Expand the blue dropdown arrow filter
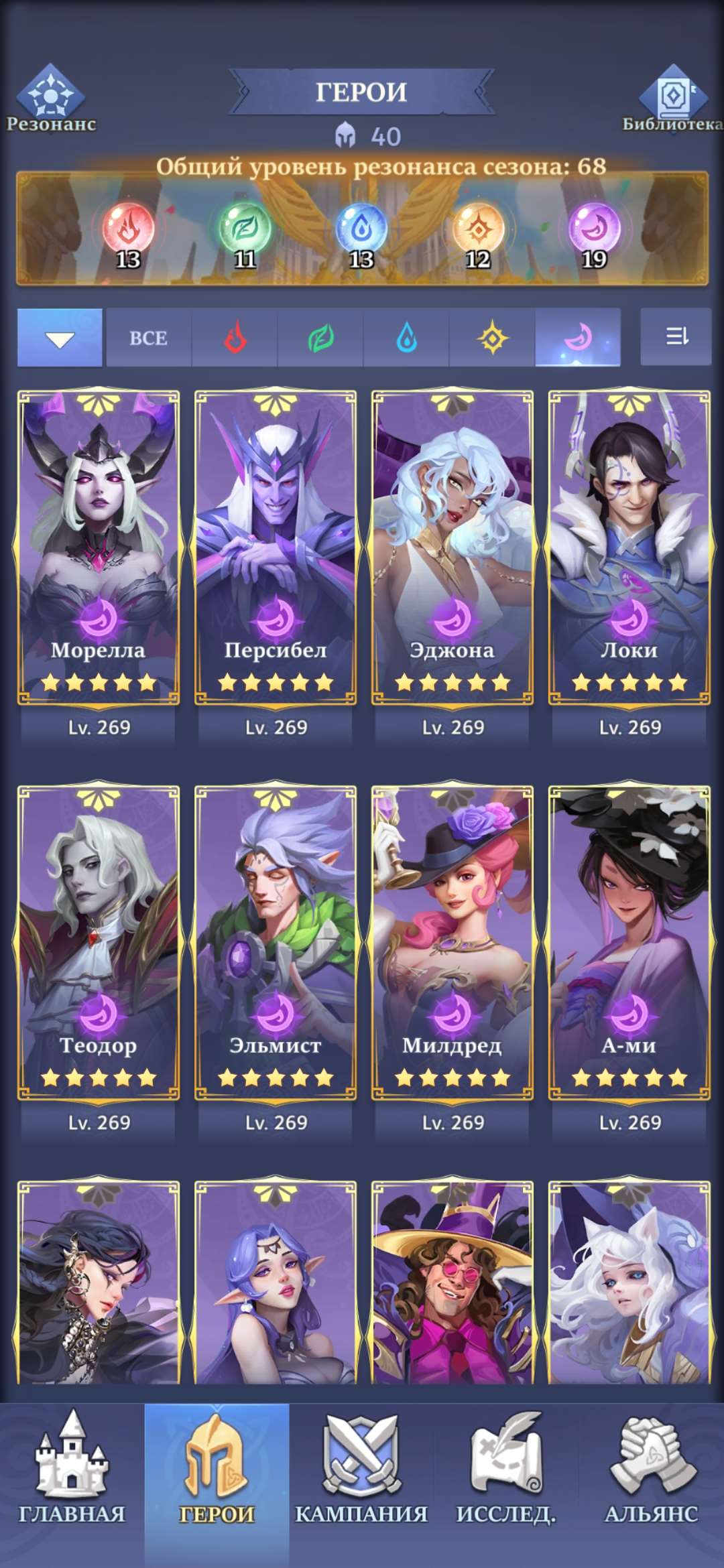724x1568 pixels. coord(60,338)
